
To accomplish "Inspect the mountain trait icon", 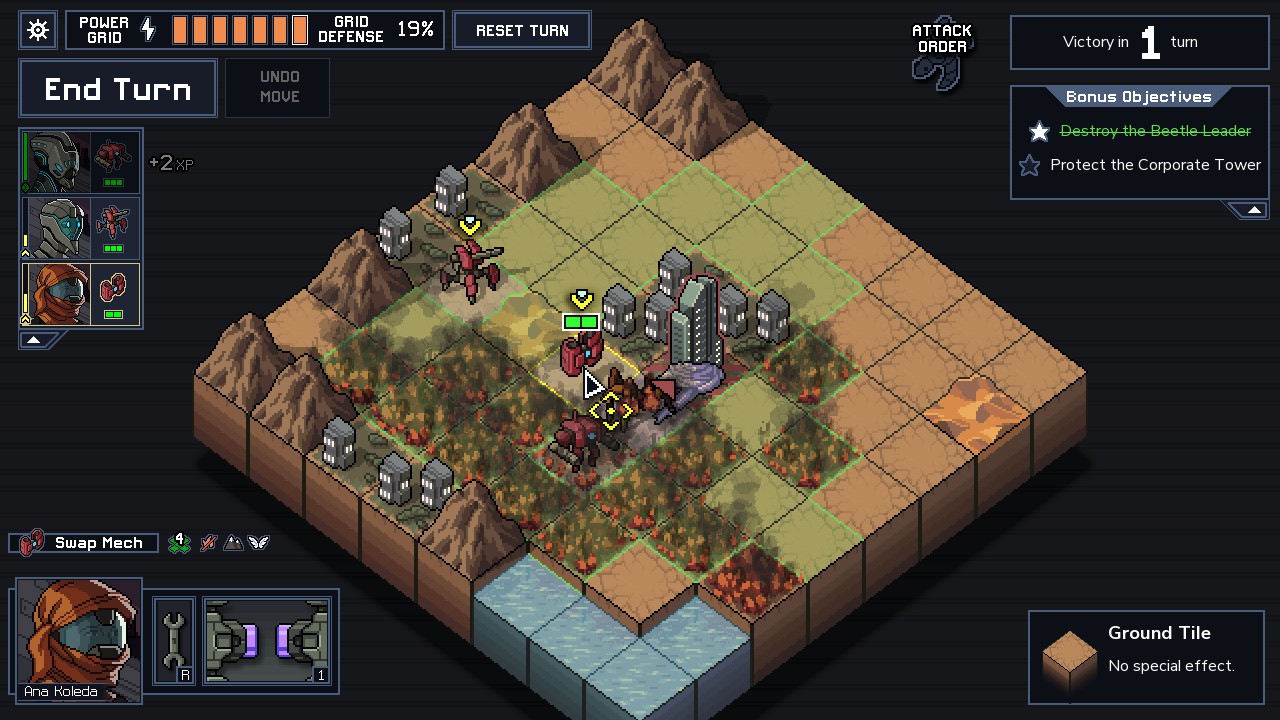I will 233,543.
